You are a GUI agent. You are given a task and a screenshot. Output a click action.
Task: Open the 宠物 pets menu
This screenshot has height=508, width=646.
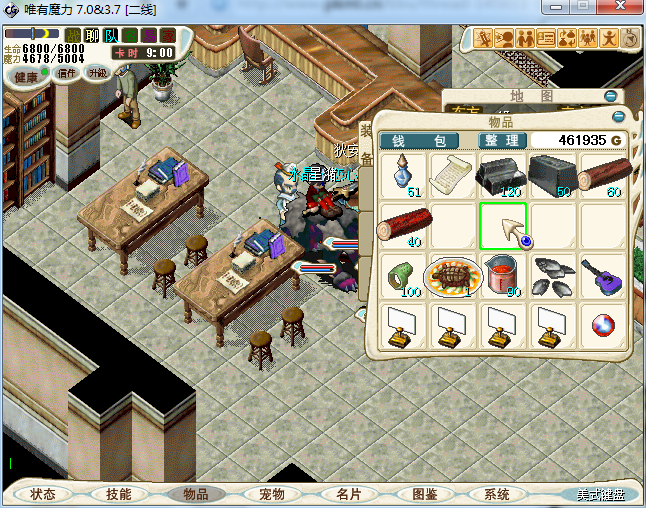[271, 494]
